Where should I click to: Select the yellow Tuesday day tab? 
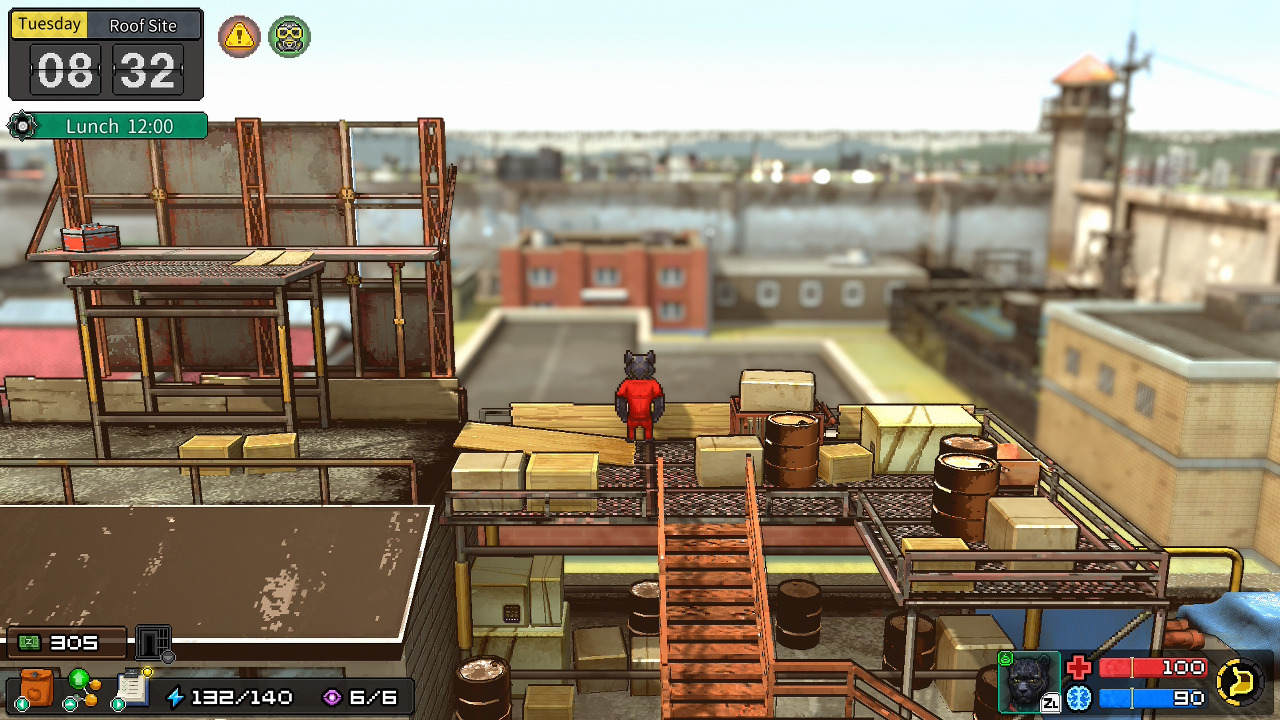tap(49, 23)
